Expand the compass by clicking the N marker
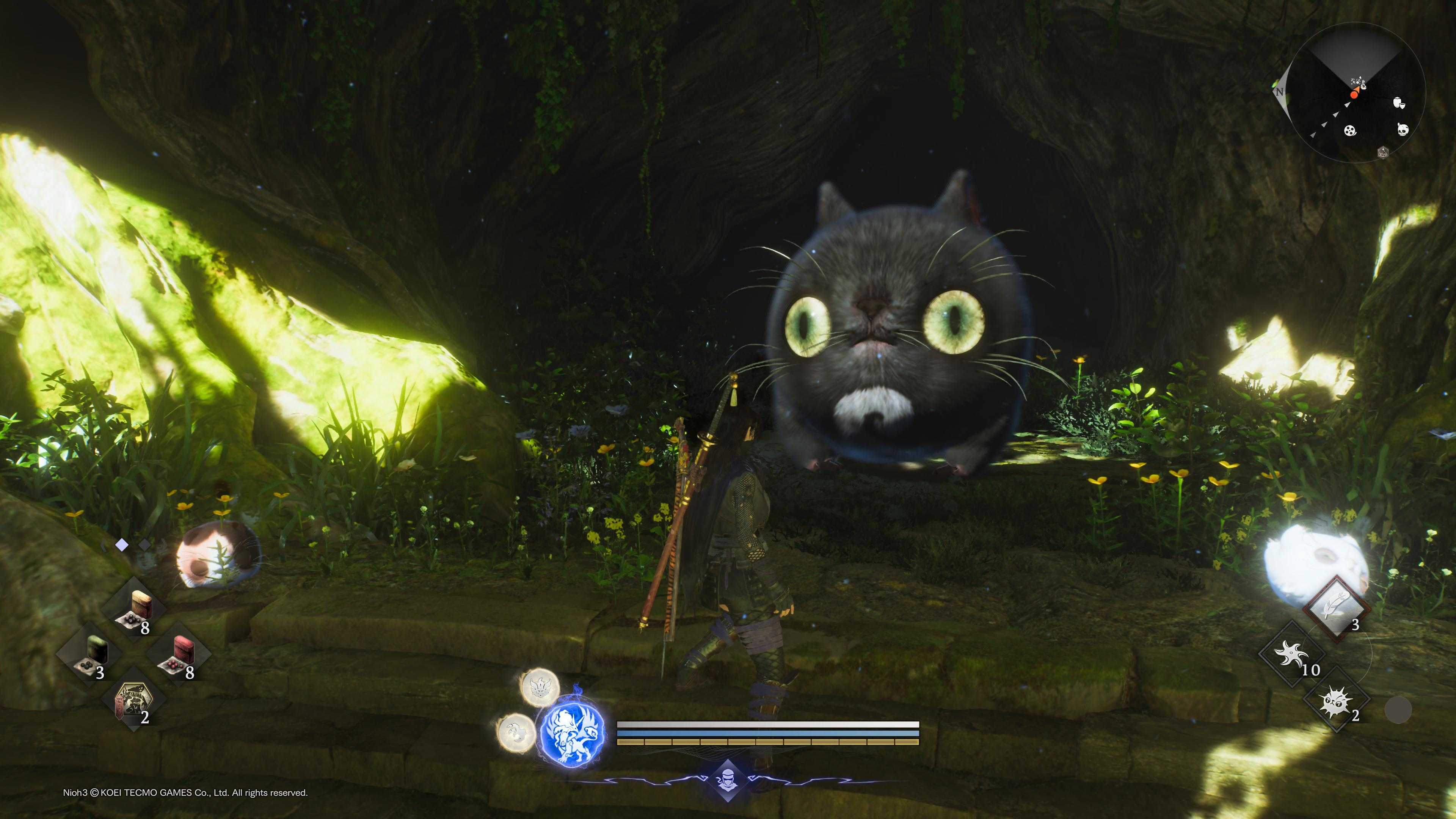1456x819 pixels. (1280, 91)
